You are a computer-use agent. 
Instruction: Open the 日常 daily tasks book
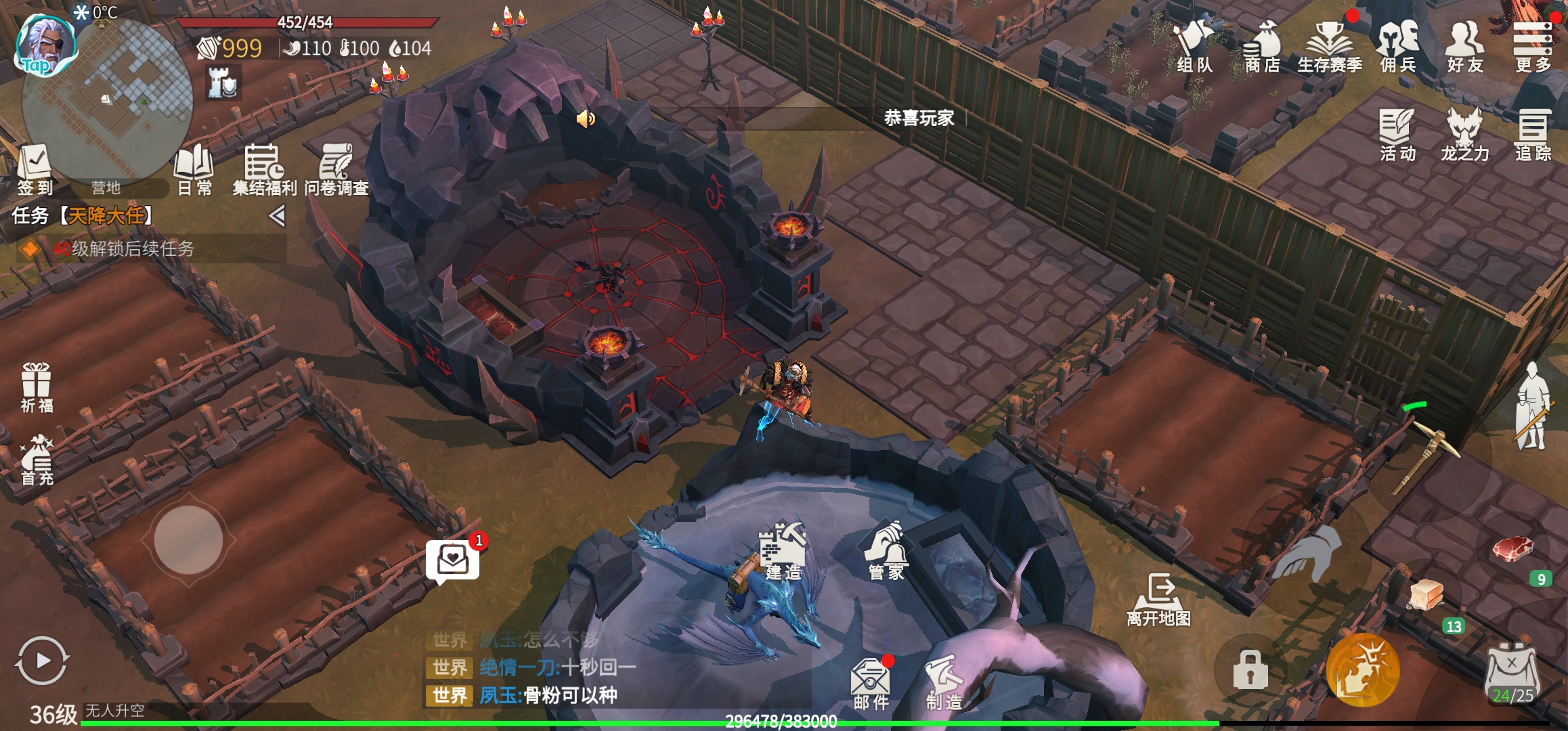click(194, 169)
